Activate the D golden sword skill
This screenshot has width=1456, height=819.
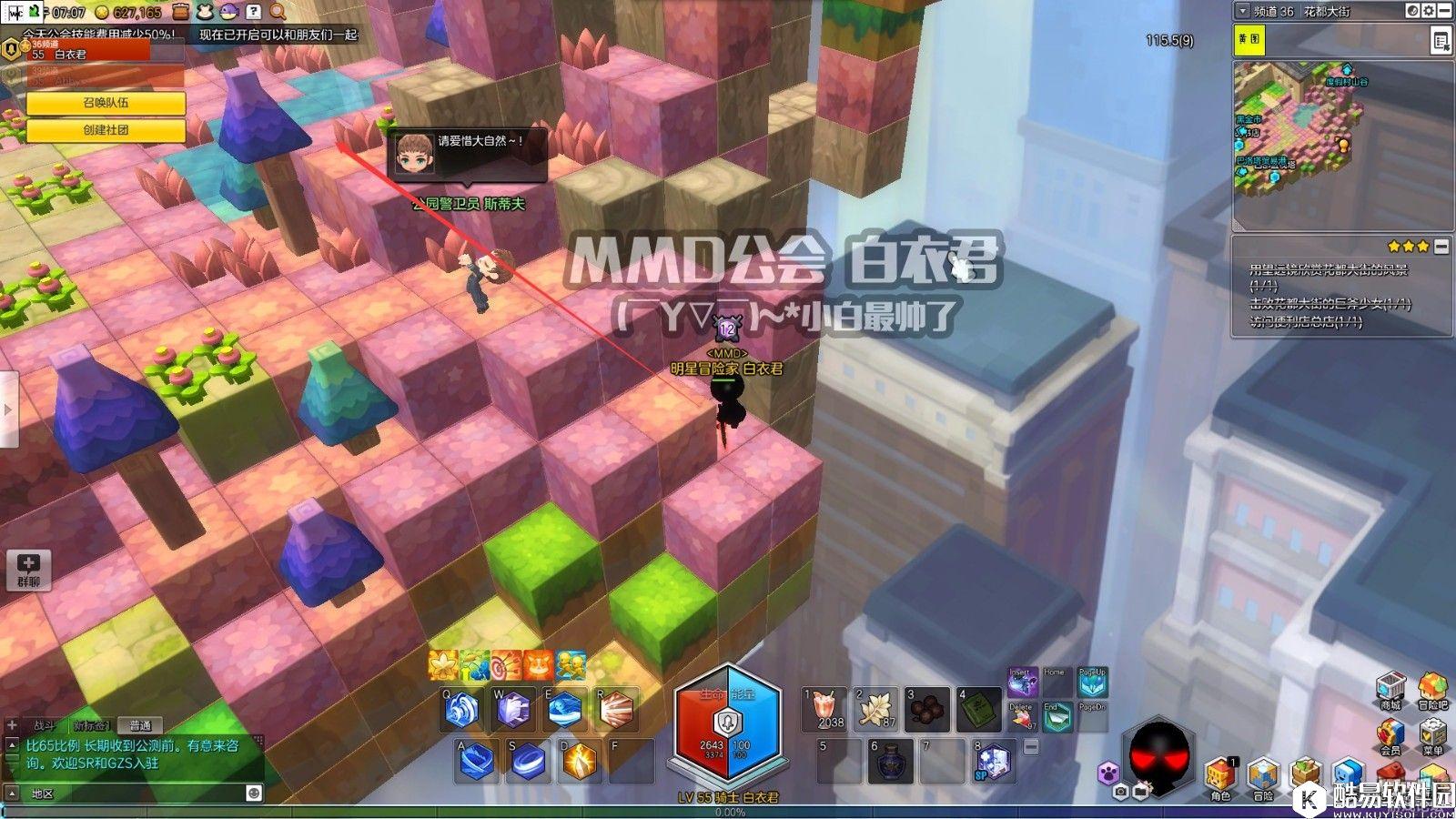pos(579,762)
